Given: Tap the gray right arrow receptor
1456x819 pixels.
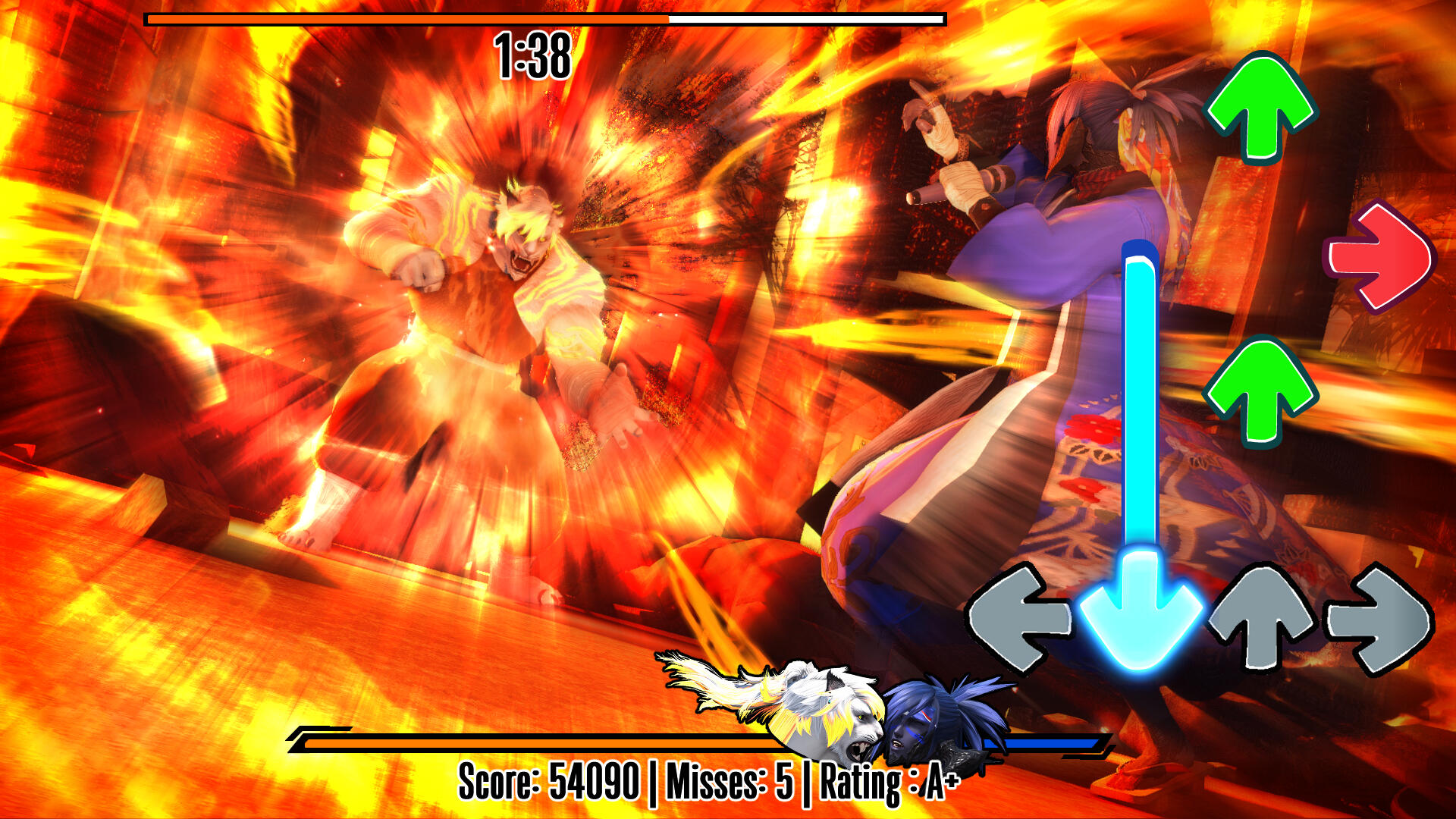Looking at the screenshot, I should click(1380, 618).
